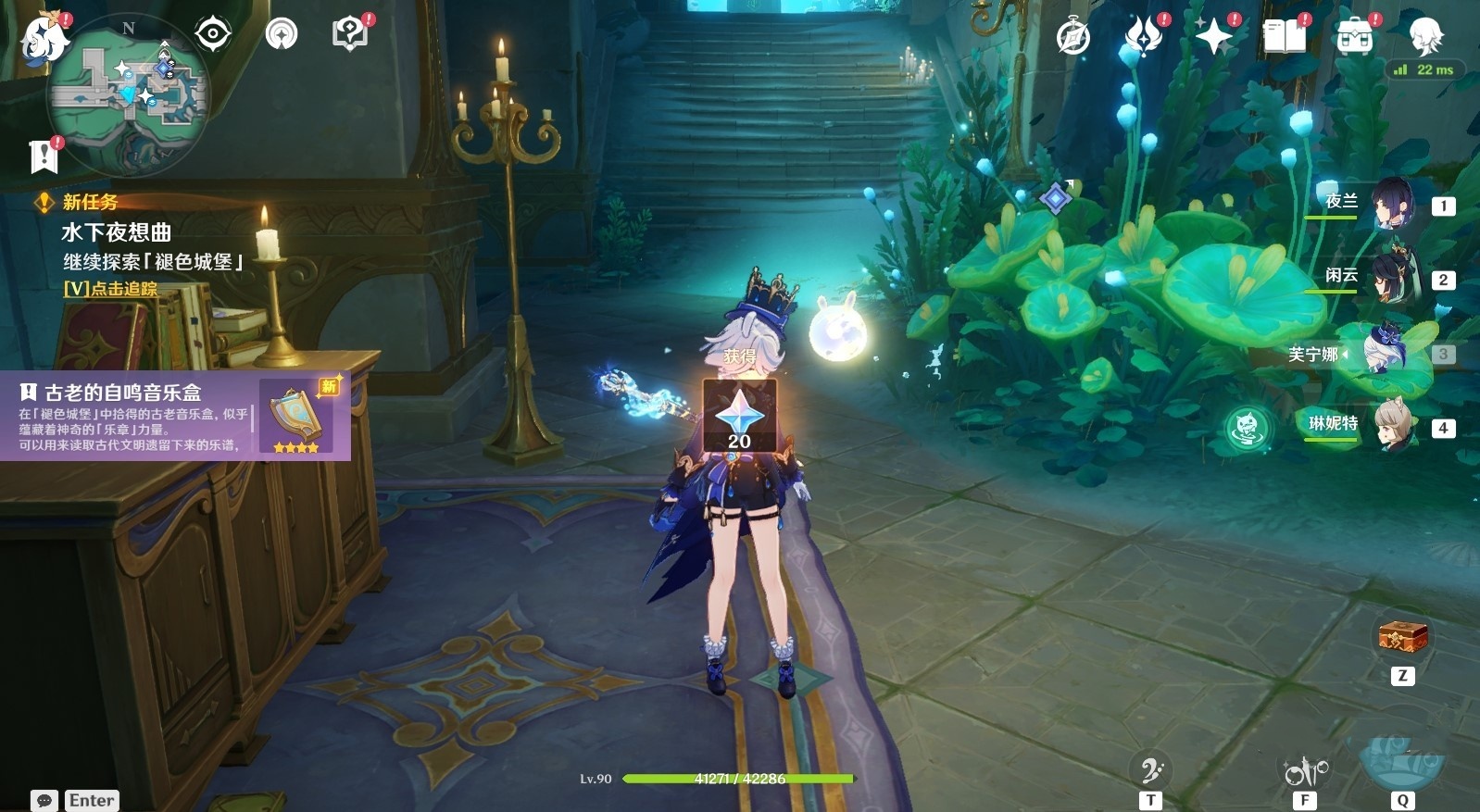Switch to party member 琳妮特
This screenshot has height=812, width=1480.
[1391, 427]
